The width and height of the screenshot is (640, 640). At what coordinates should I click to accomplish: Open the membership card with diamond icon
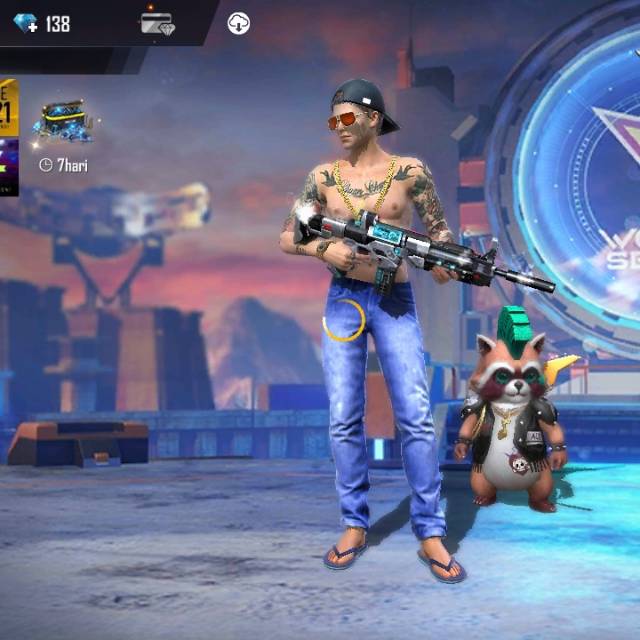[x=156, y=23]
